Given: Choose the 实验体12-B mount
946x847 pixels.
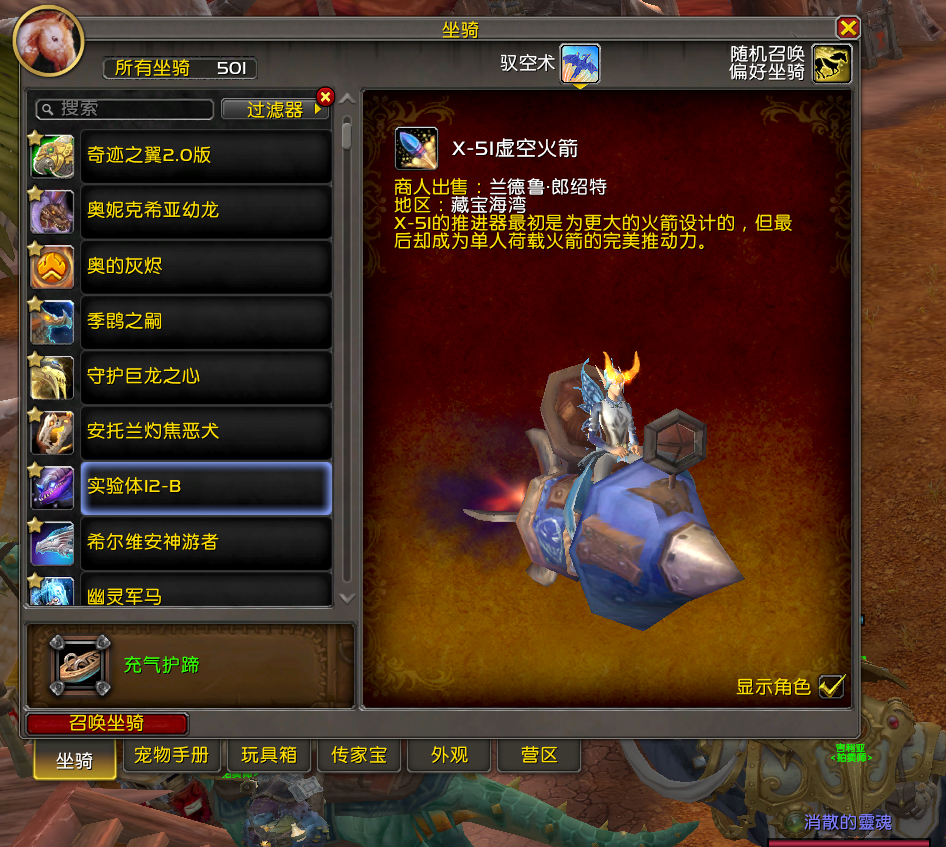Looking at the screenshot, I should [205, 487].
